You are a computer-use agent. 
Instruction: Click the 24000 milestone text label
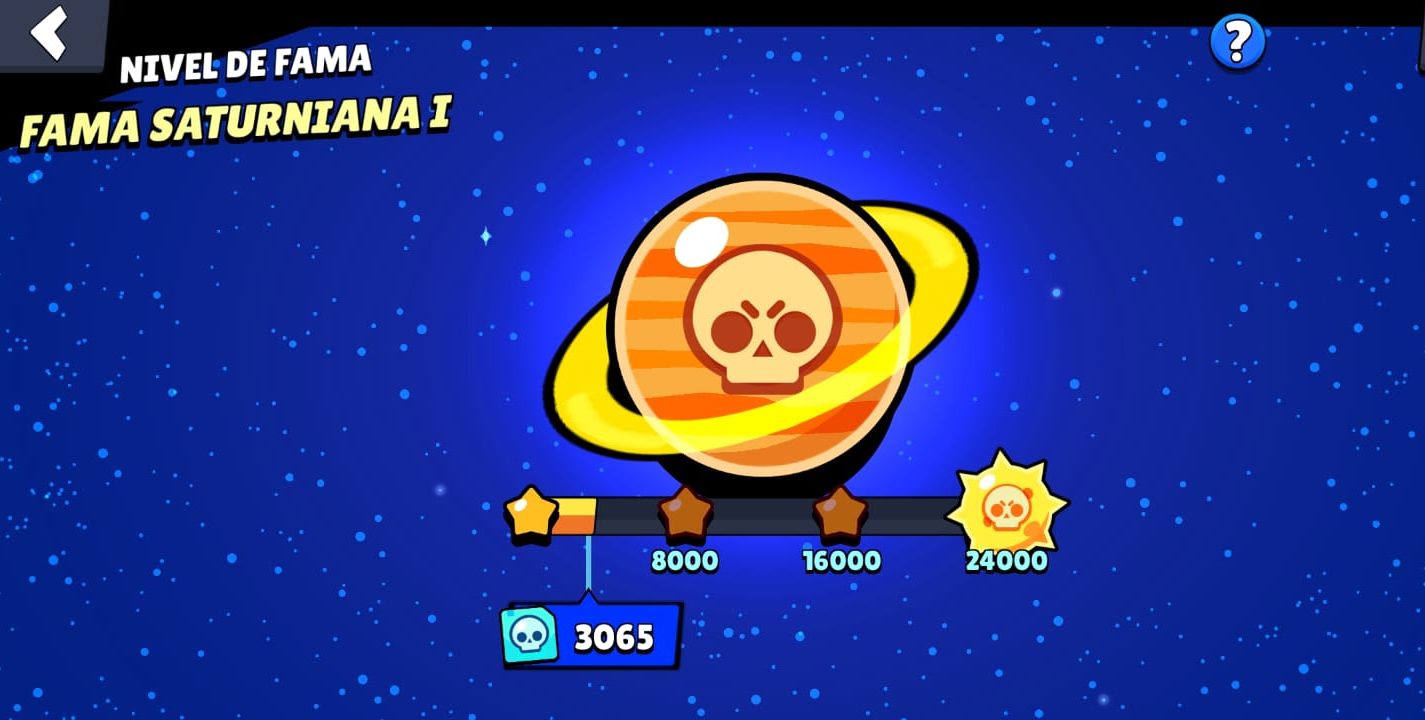pyautogui.click(x=1009, y=561)
